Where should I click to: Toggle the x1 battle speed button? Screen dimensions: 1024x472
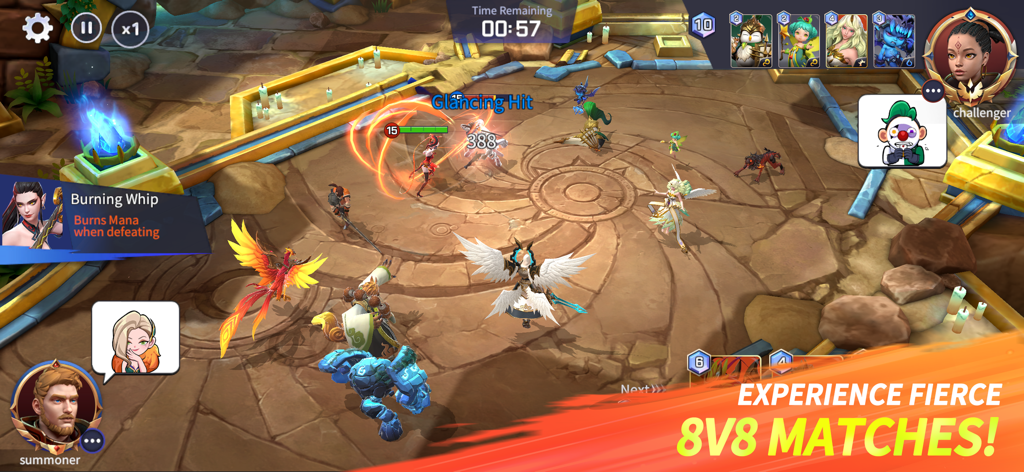point(130,28)
